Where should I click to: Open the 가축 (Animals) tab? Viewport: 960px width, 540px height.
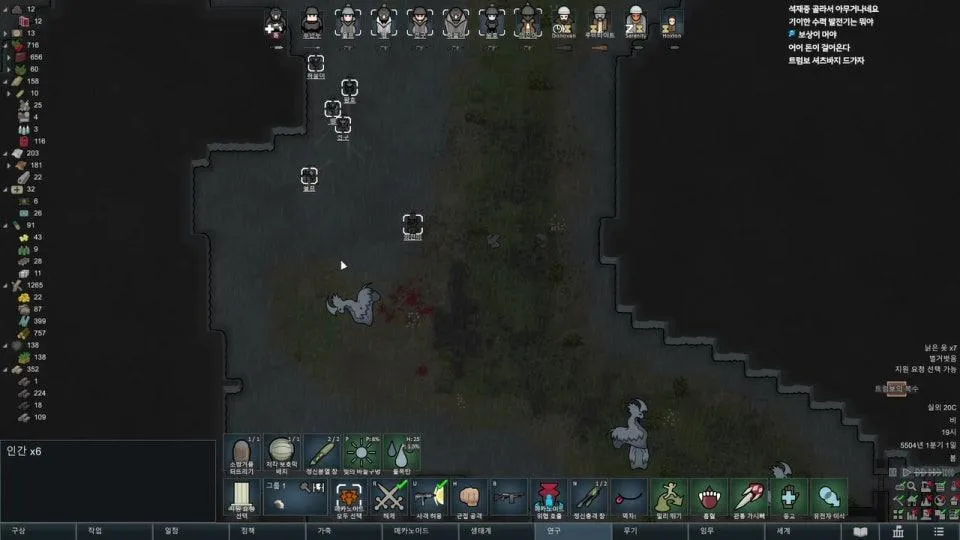325,531
